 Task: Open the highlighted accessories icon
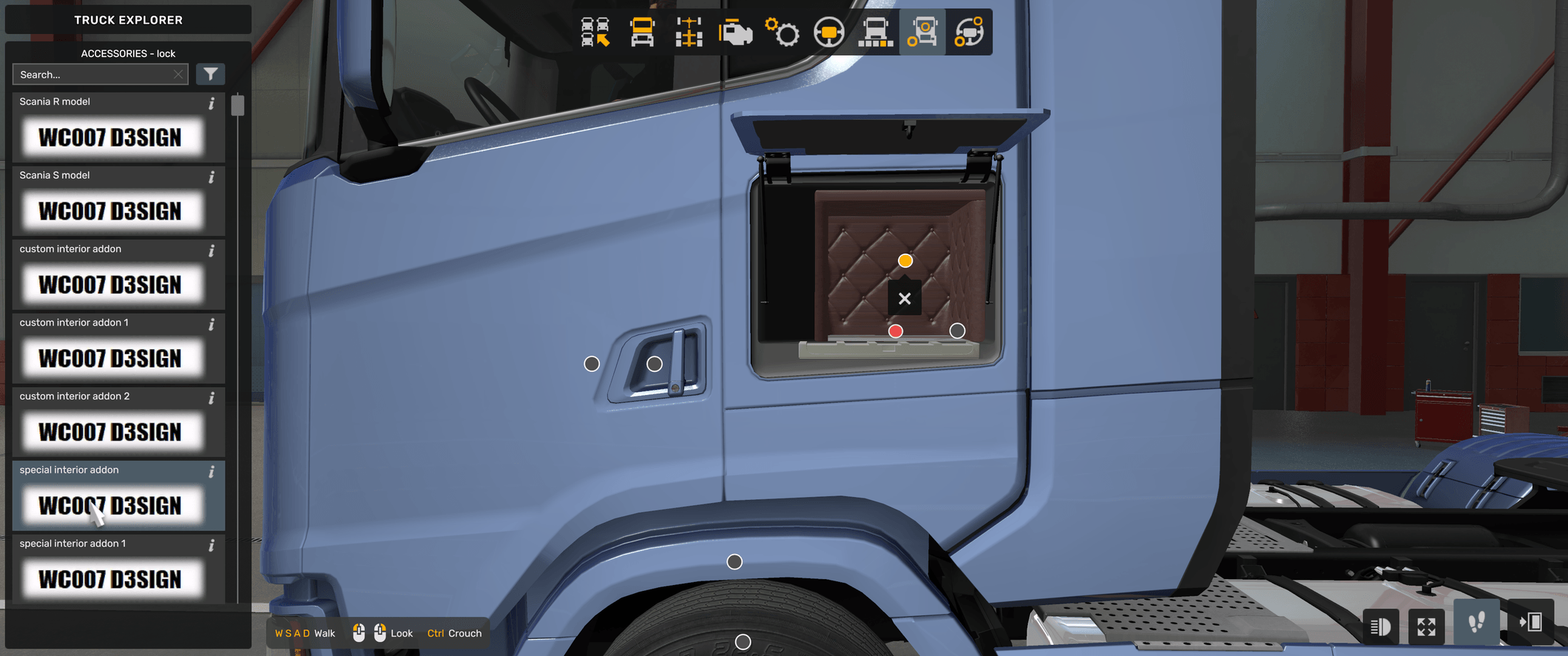pos(924,33)
